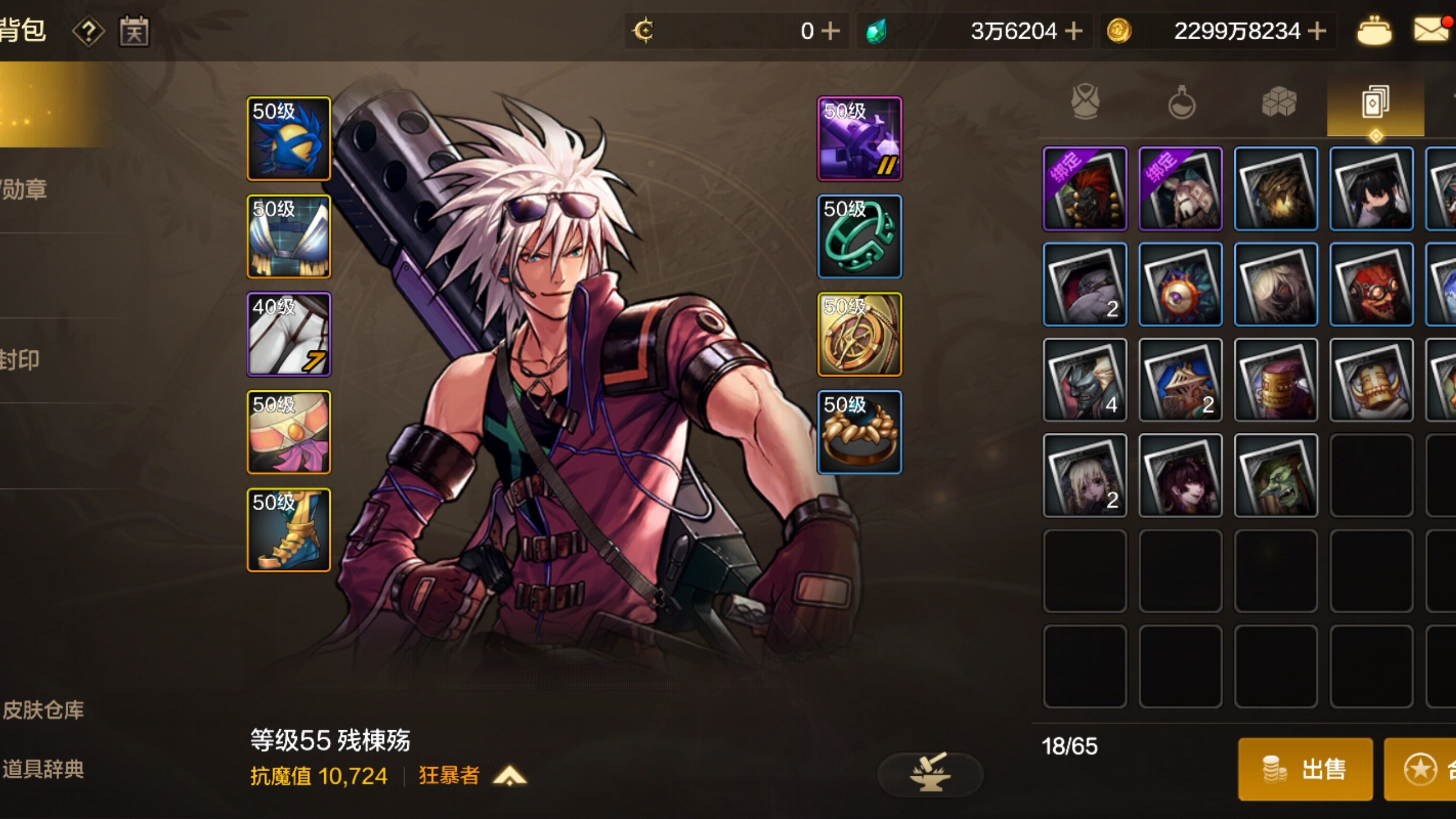This screenshot has height=819, width=1456.
Task: Open the help question-mark icon
Action: (88, 31)
